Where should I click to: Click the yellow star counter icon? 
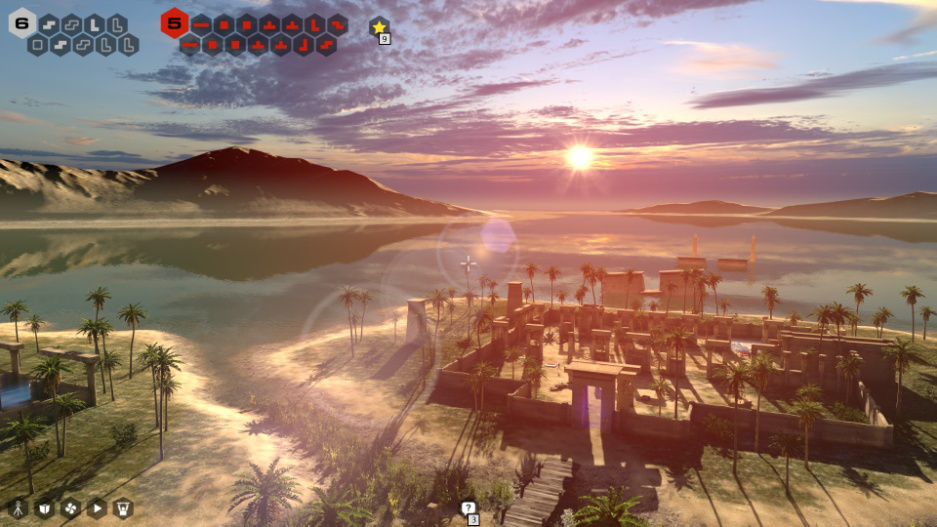coord(379,27)
